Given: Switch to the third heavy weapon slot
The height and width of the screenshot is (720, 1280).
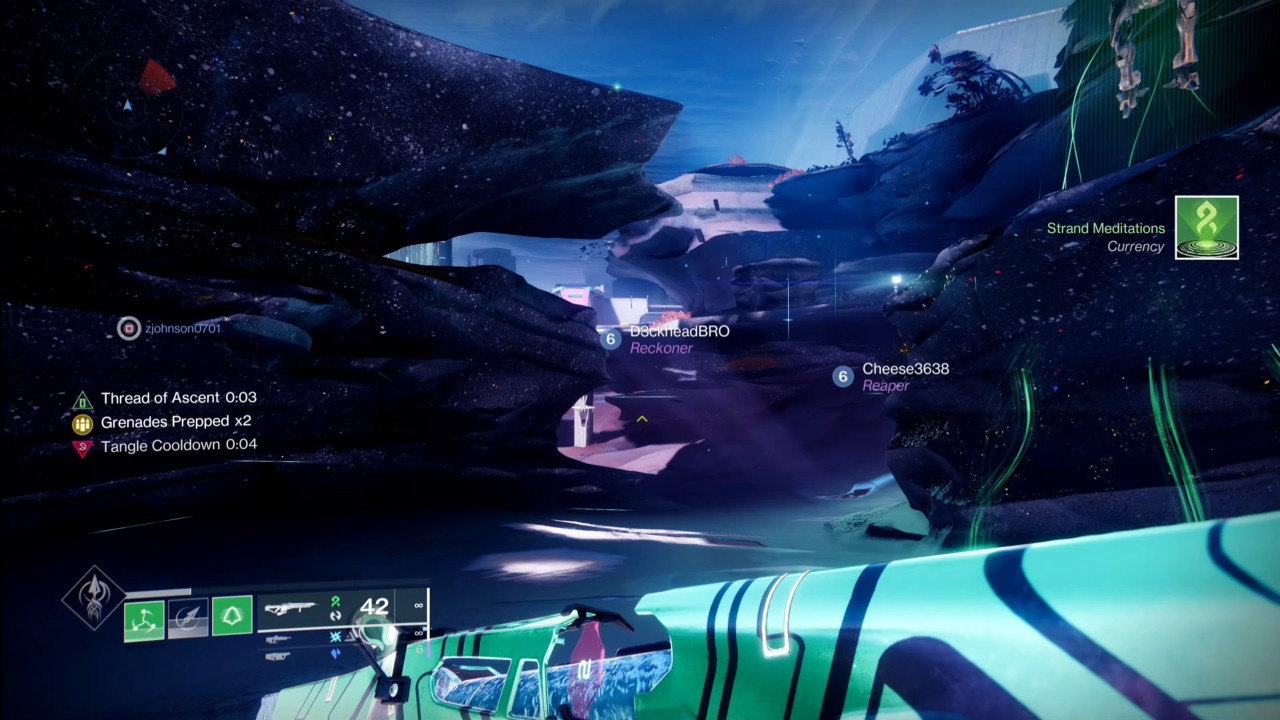Looking at the screenshot, I should 280,656.
